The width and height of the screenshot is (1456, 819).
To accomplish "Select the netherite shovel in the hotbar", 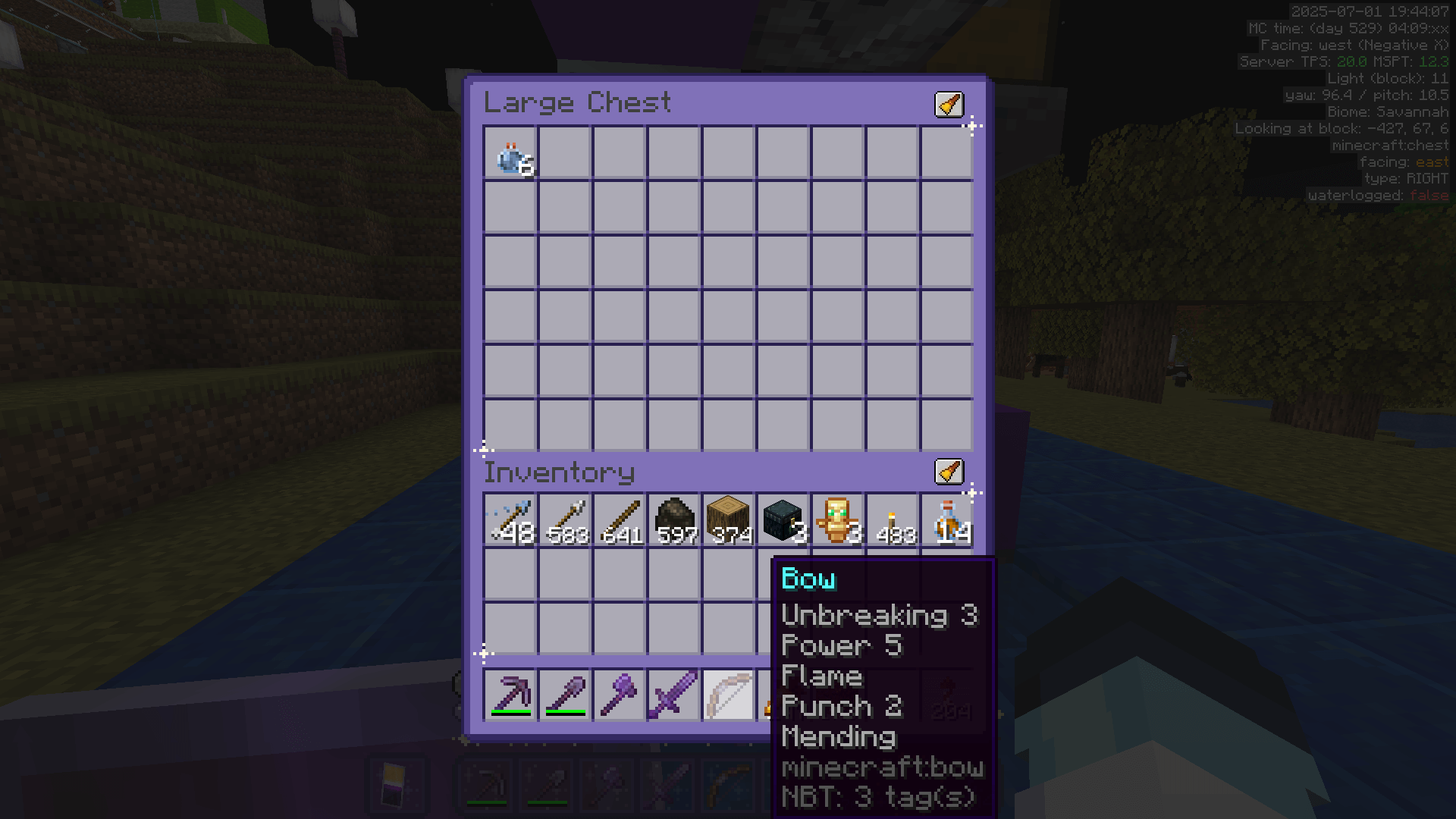I will 564,694.
